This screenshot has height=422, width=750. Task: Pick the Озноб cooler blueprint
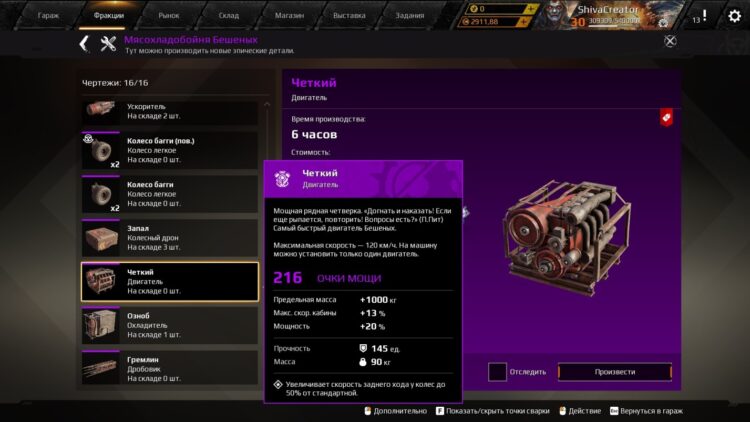tap(169, 327)
